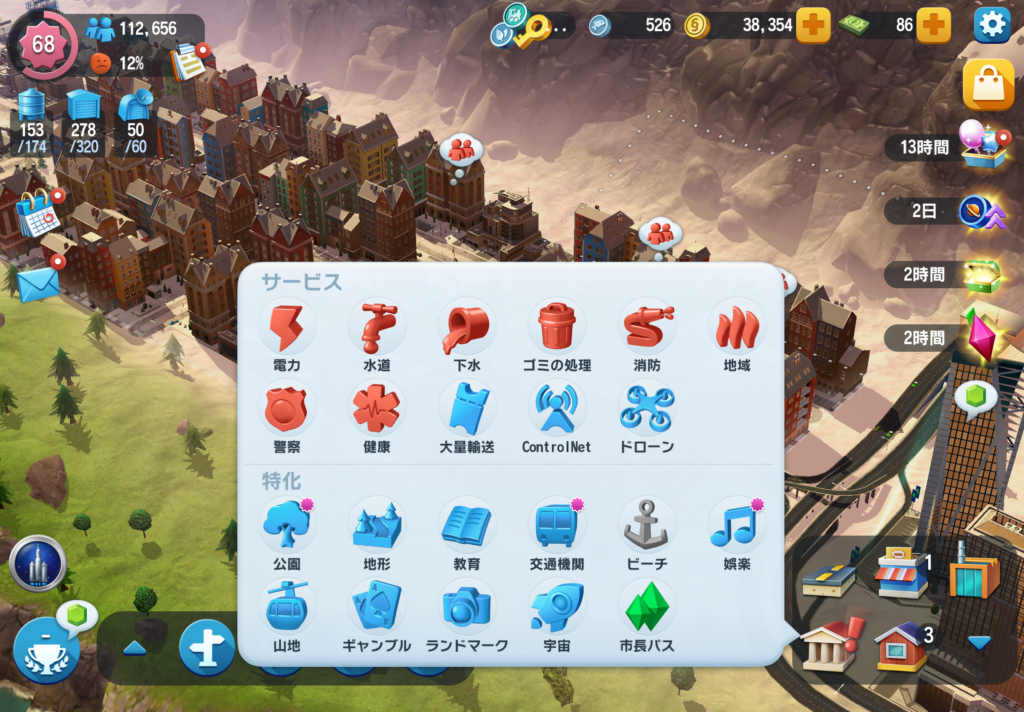The image size is (1024, 712).
Task: Choose the ドローン drone service
Action: coord(647,409)
